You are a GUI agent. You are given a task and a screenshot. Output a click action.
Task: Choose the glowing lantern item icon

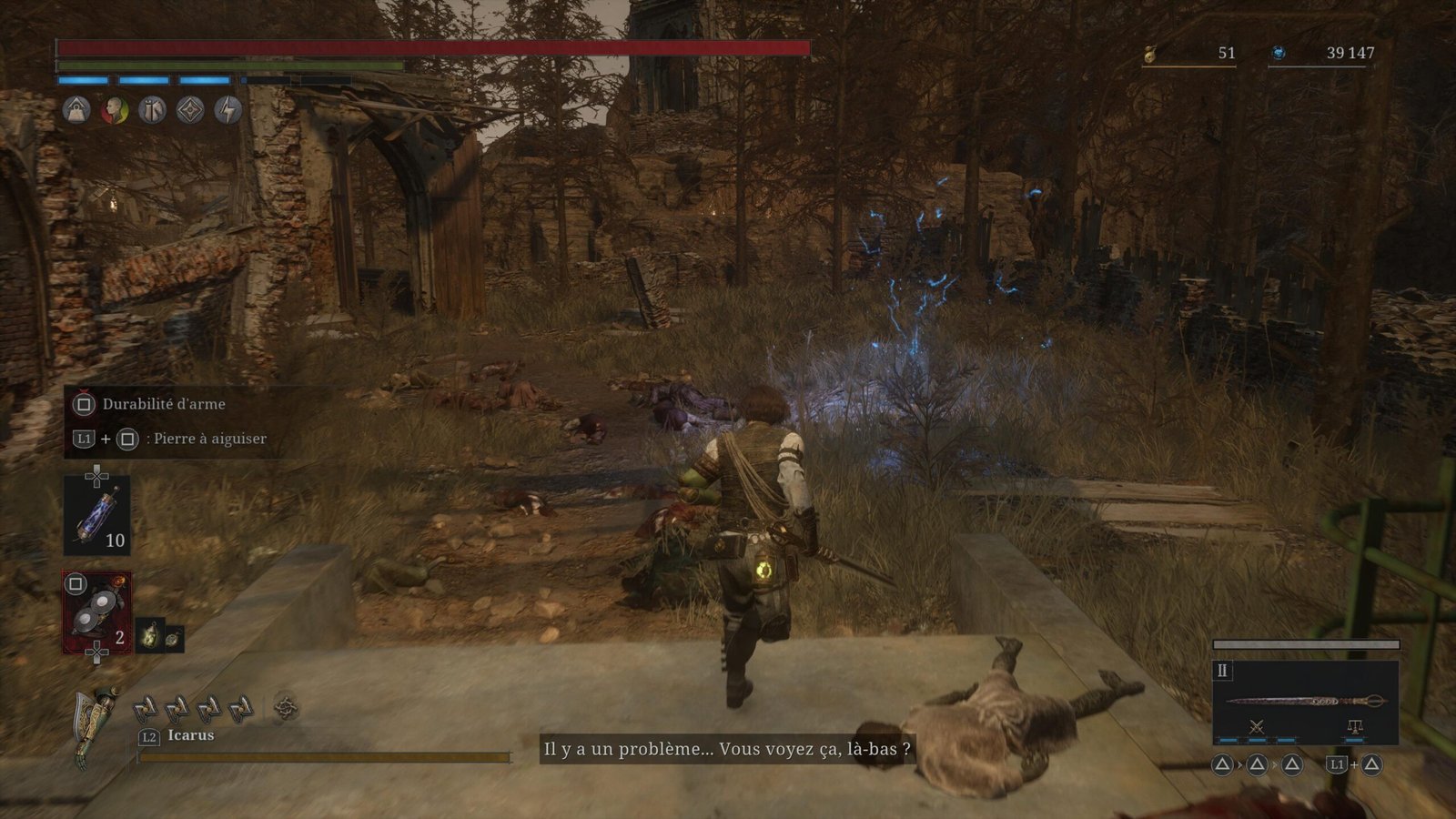150,635
